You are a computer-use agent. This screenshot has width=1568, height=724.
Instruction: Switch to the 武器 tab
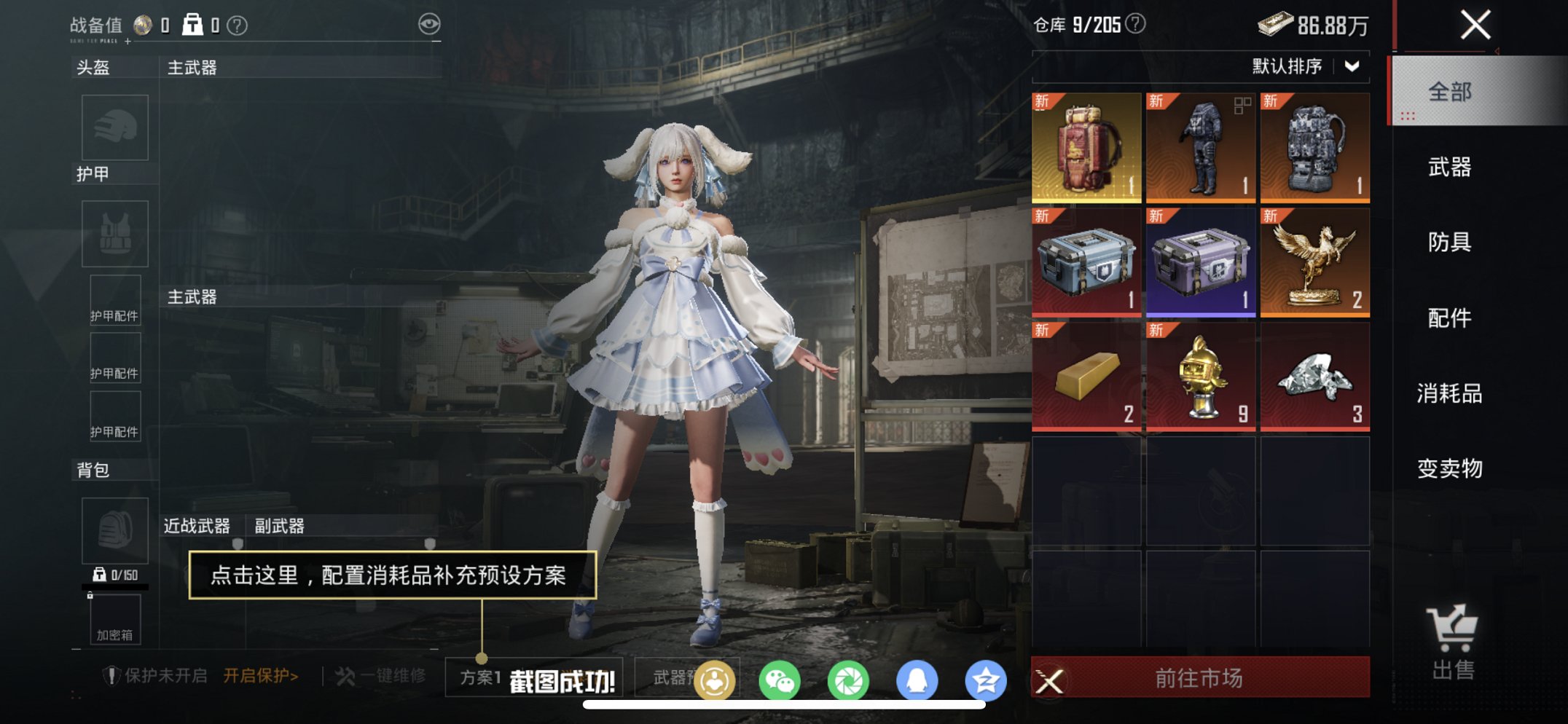1451,168
